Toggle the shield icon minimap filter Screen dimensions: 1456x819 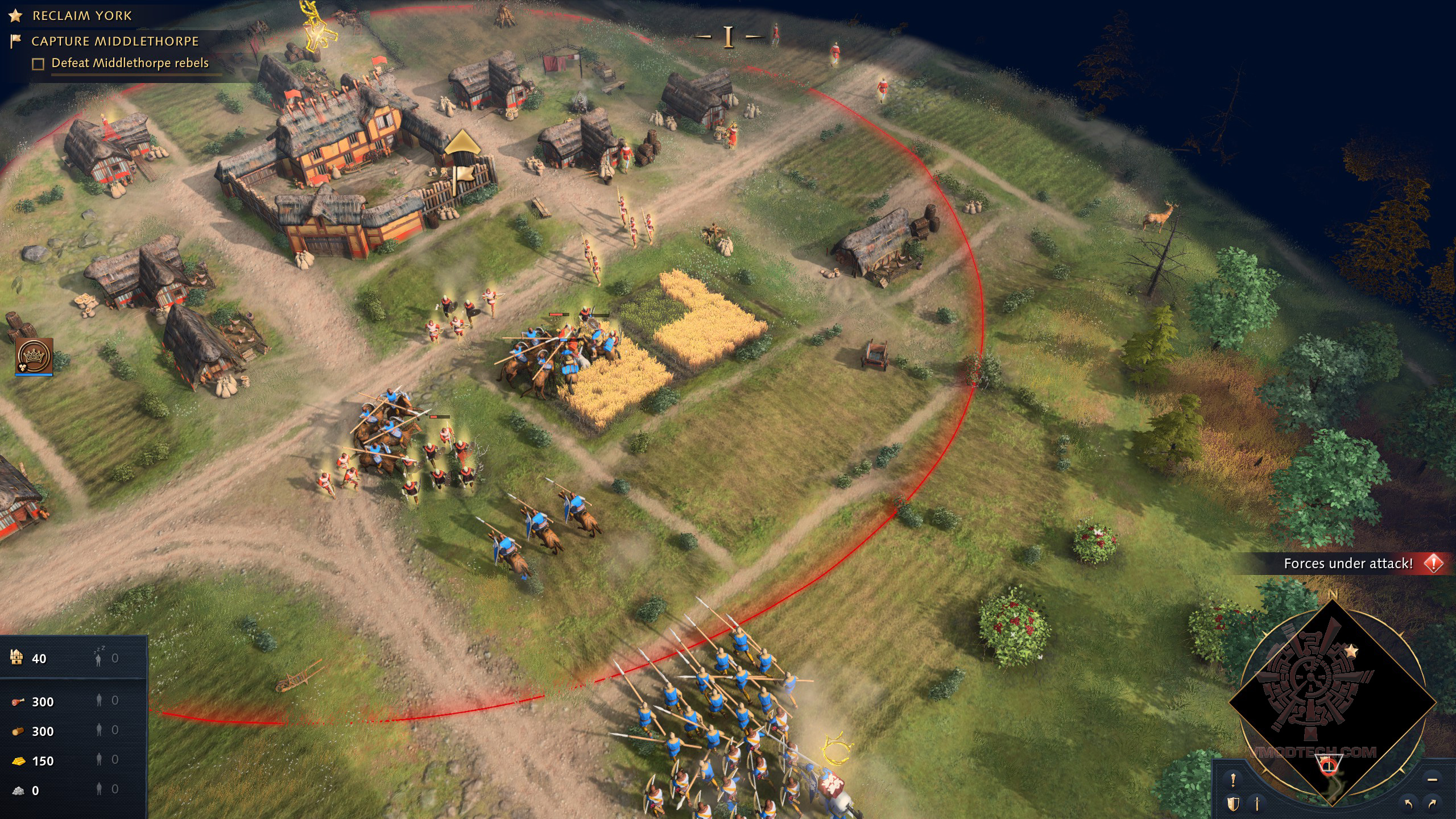pos(1233,804)
